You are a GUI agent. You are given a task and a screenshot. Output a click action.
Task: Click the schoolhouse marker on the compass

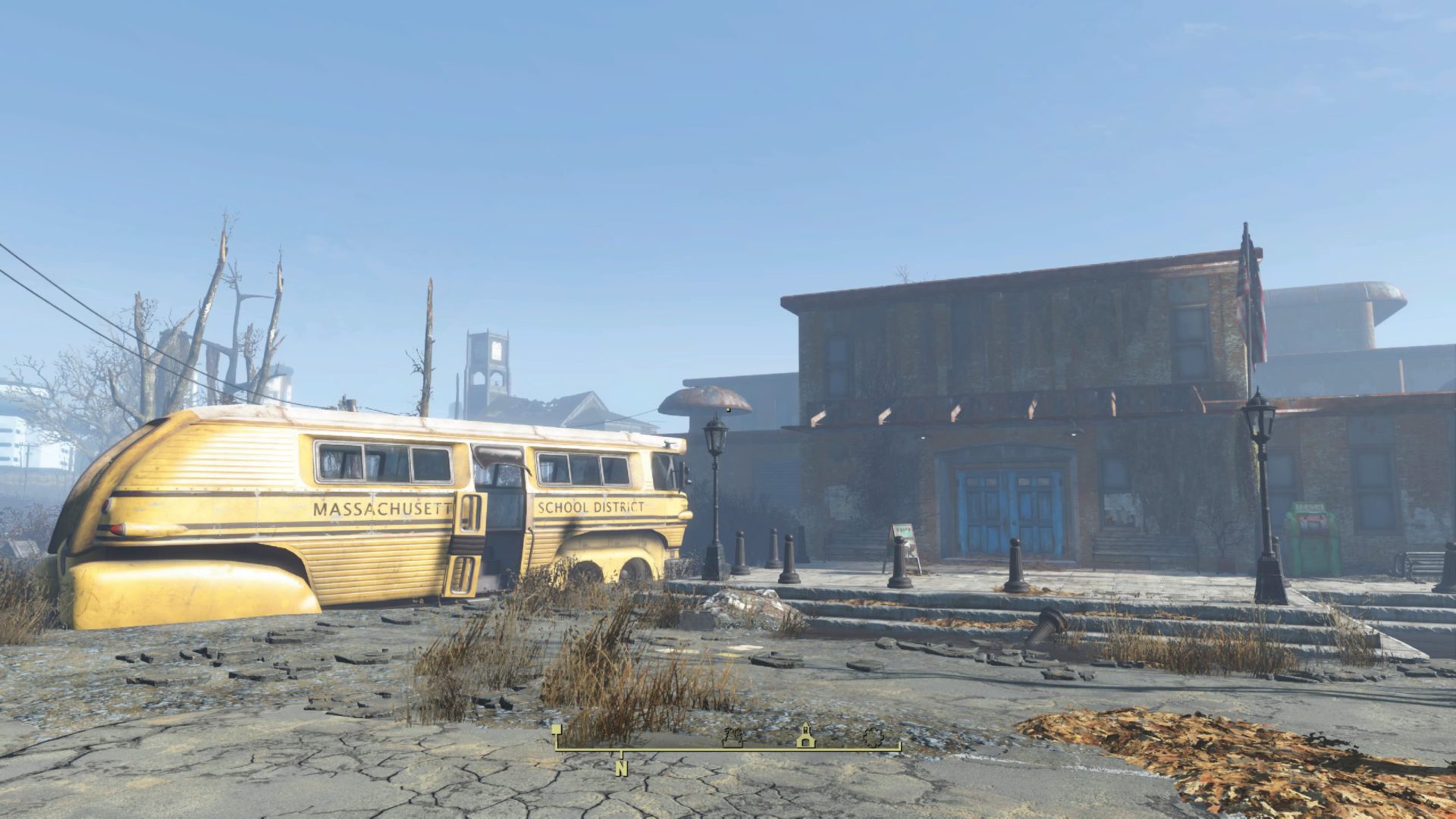pos(805,736)
